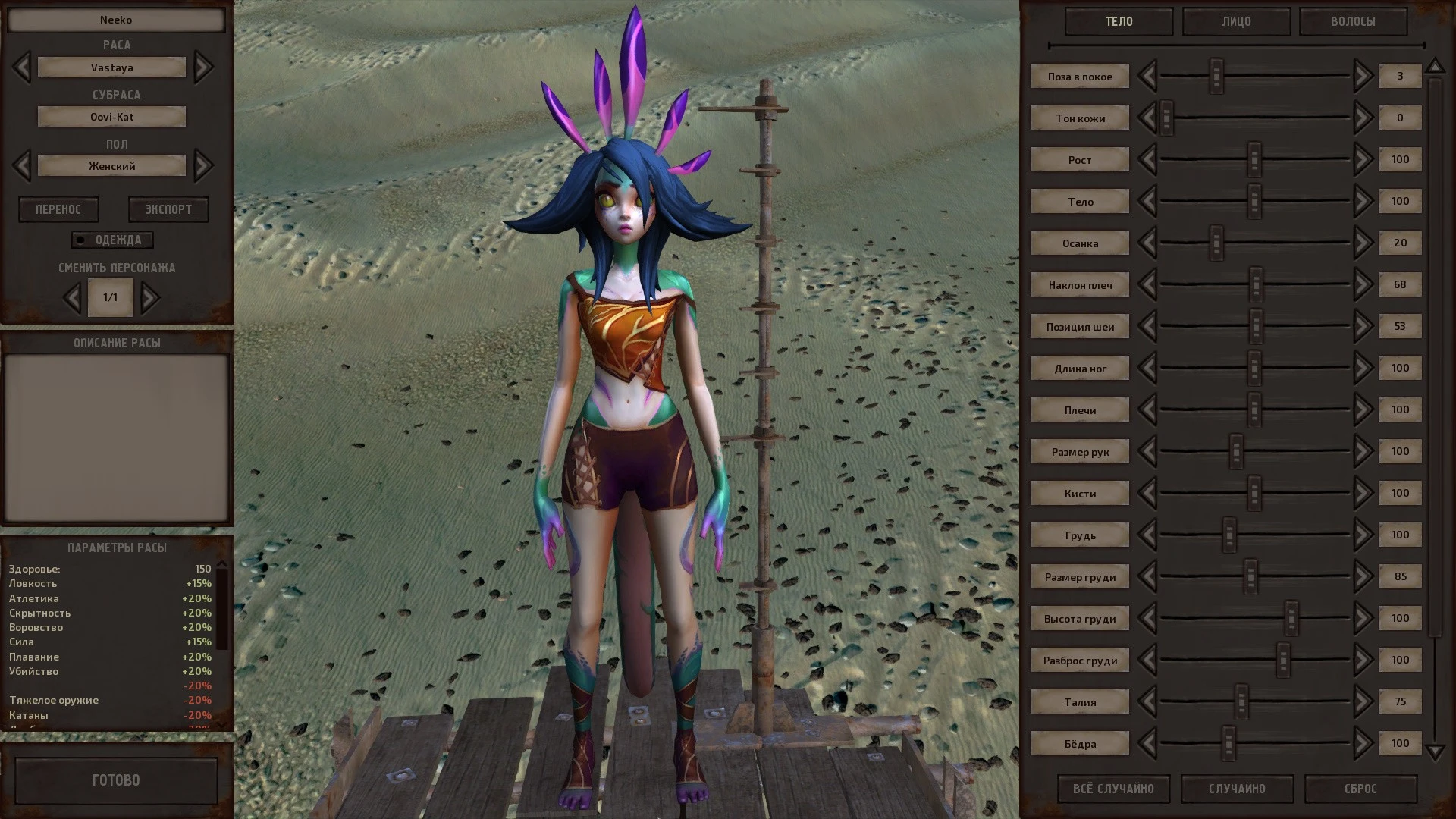Viewport: 1456px width, 819px height.
Task: Open the Субраса selector showing Oovi-Kat
Action: [x=111, y=116]
